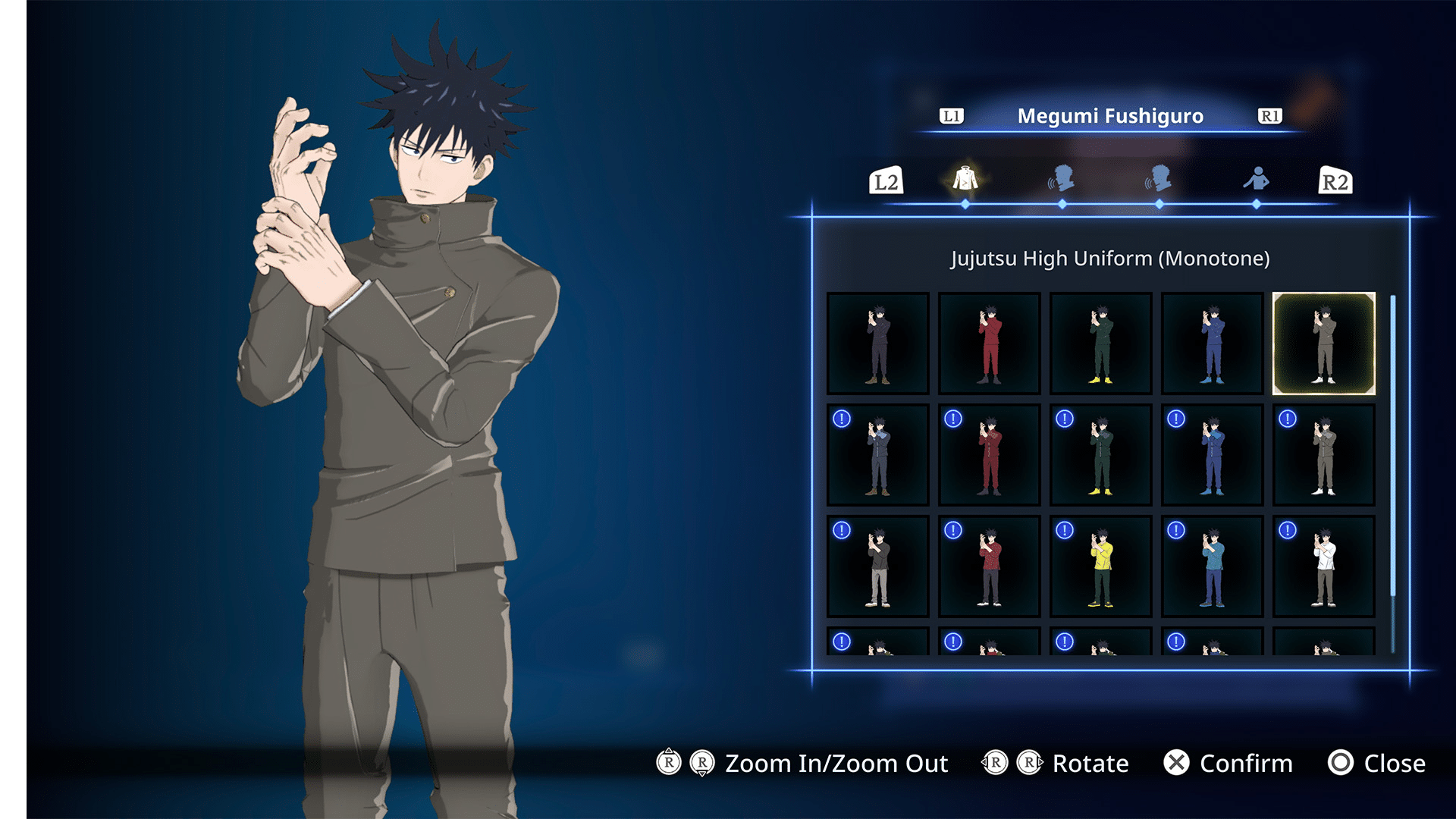
Task: Open the Jujutsu High Uniform (Monotone) header
Action: tap(1110, 258)
